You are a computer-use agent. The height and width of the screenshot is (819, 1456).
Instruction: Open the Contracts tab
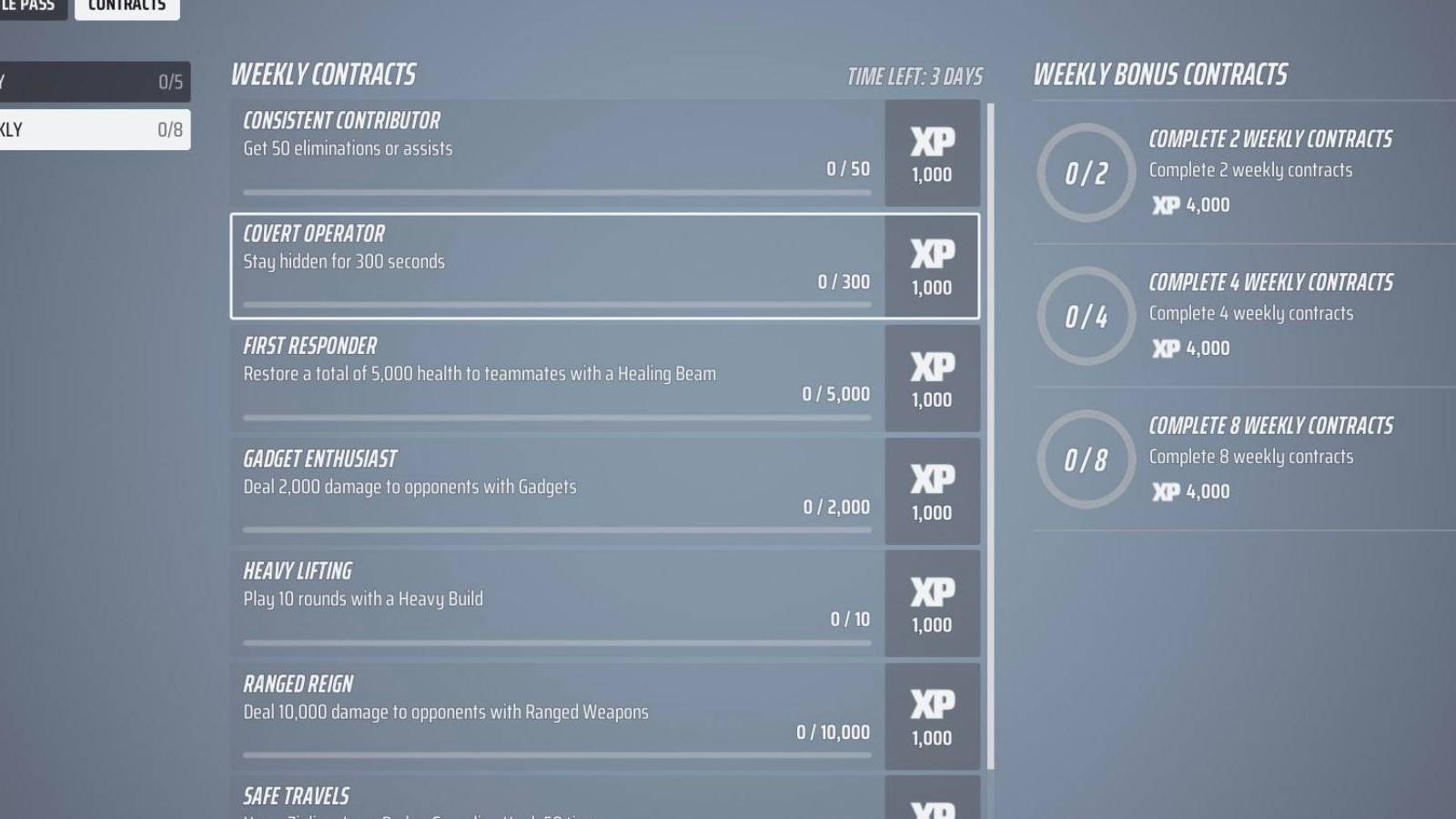pyautogui.click(x=126, y=7)
